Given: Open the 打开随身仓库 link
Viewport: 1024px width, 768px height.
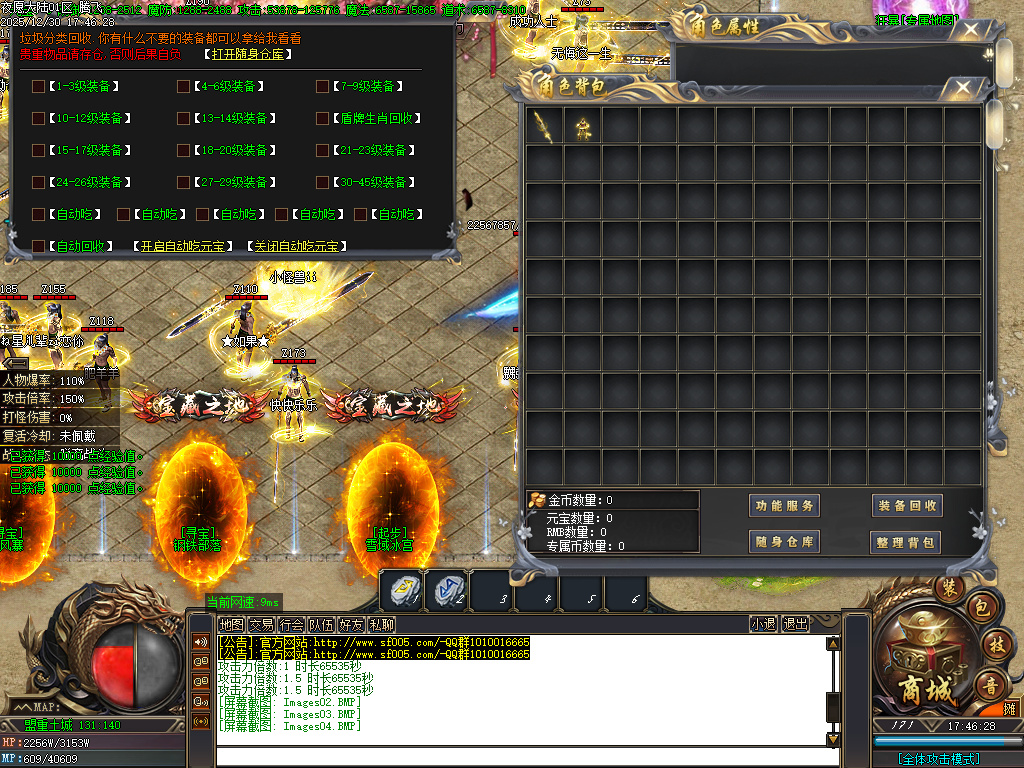Looking at the screenshot, I should click(x=250, y=54).
